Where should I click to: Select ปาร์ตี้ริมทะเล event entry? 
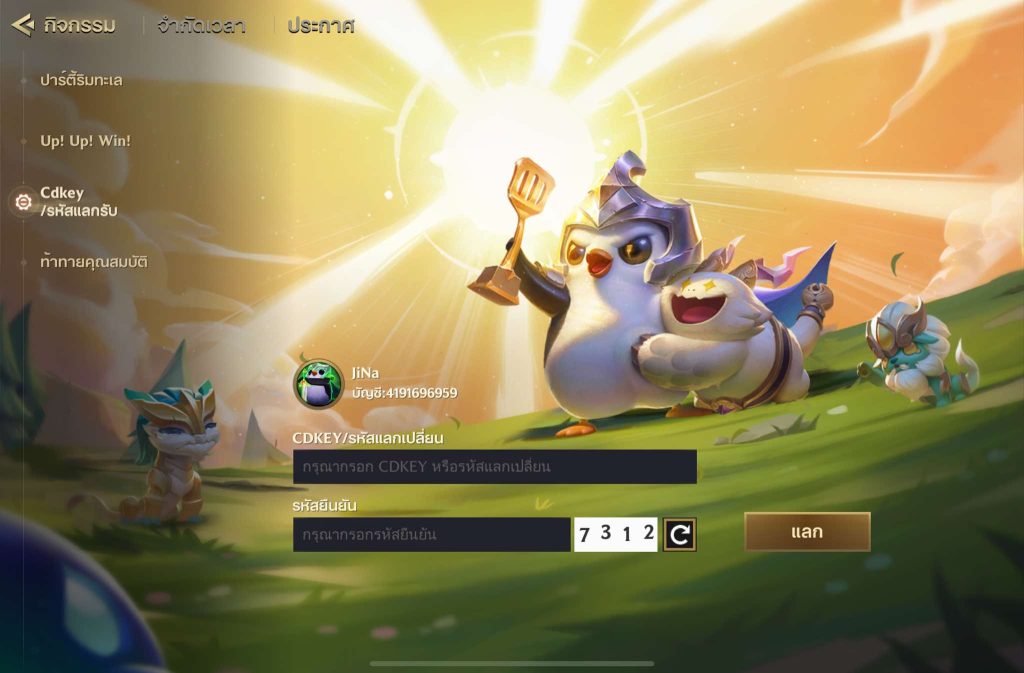(81, 80)
